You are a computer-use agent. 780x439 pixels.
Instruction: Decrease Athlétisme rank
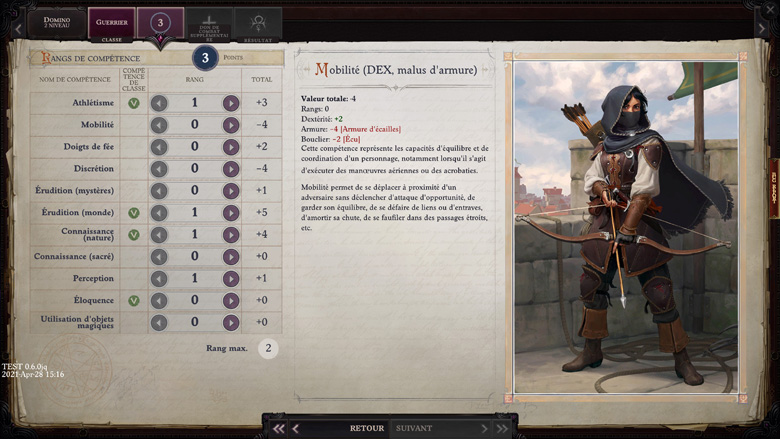coord(159,103)
